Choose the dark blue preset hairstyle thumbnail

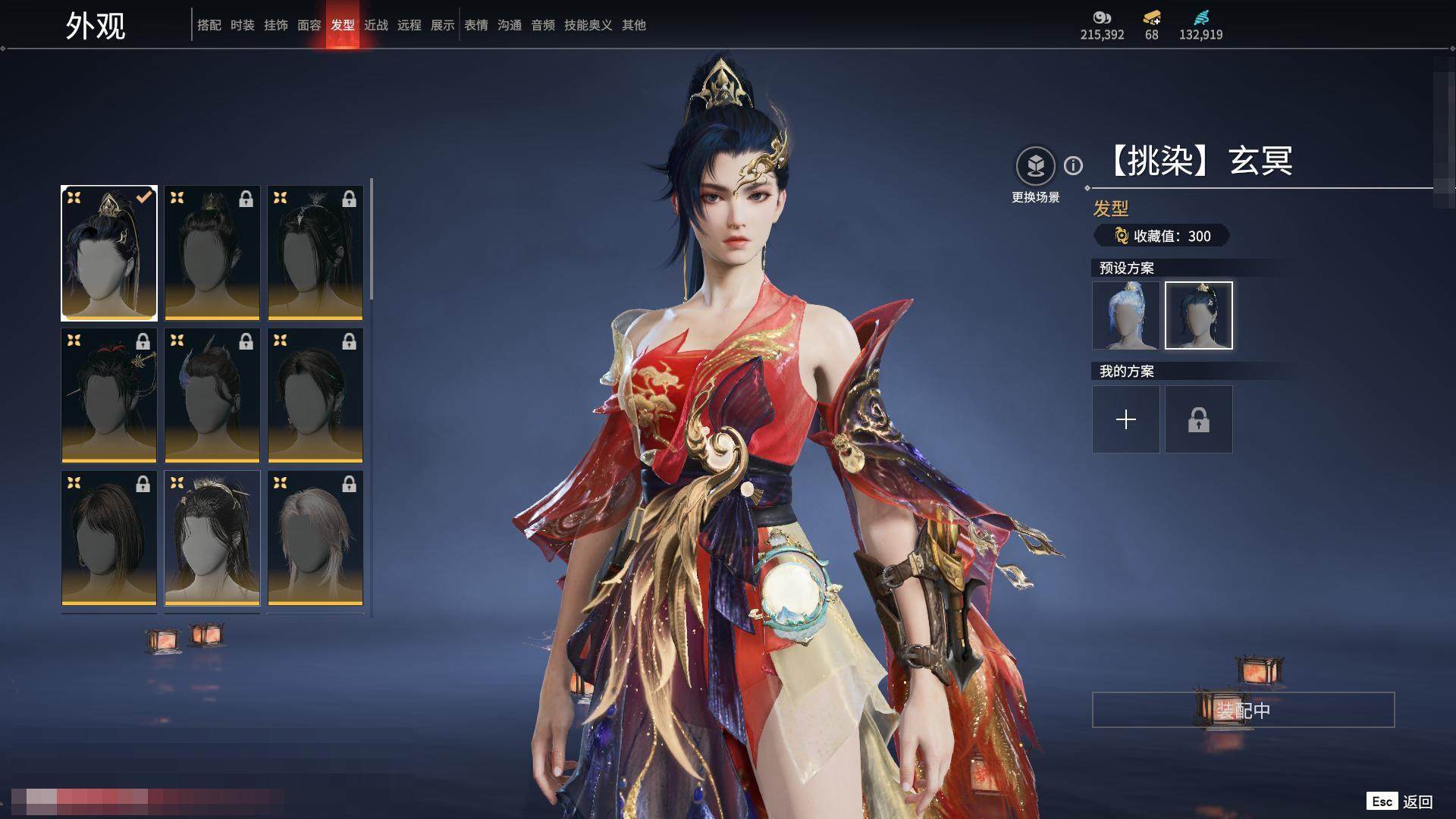(x=1198, y=315)
